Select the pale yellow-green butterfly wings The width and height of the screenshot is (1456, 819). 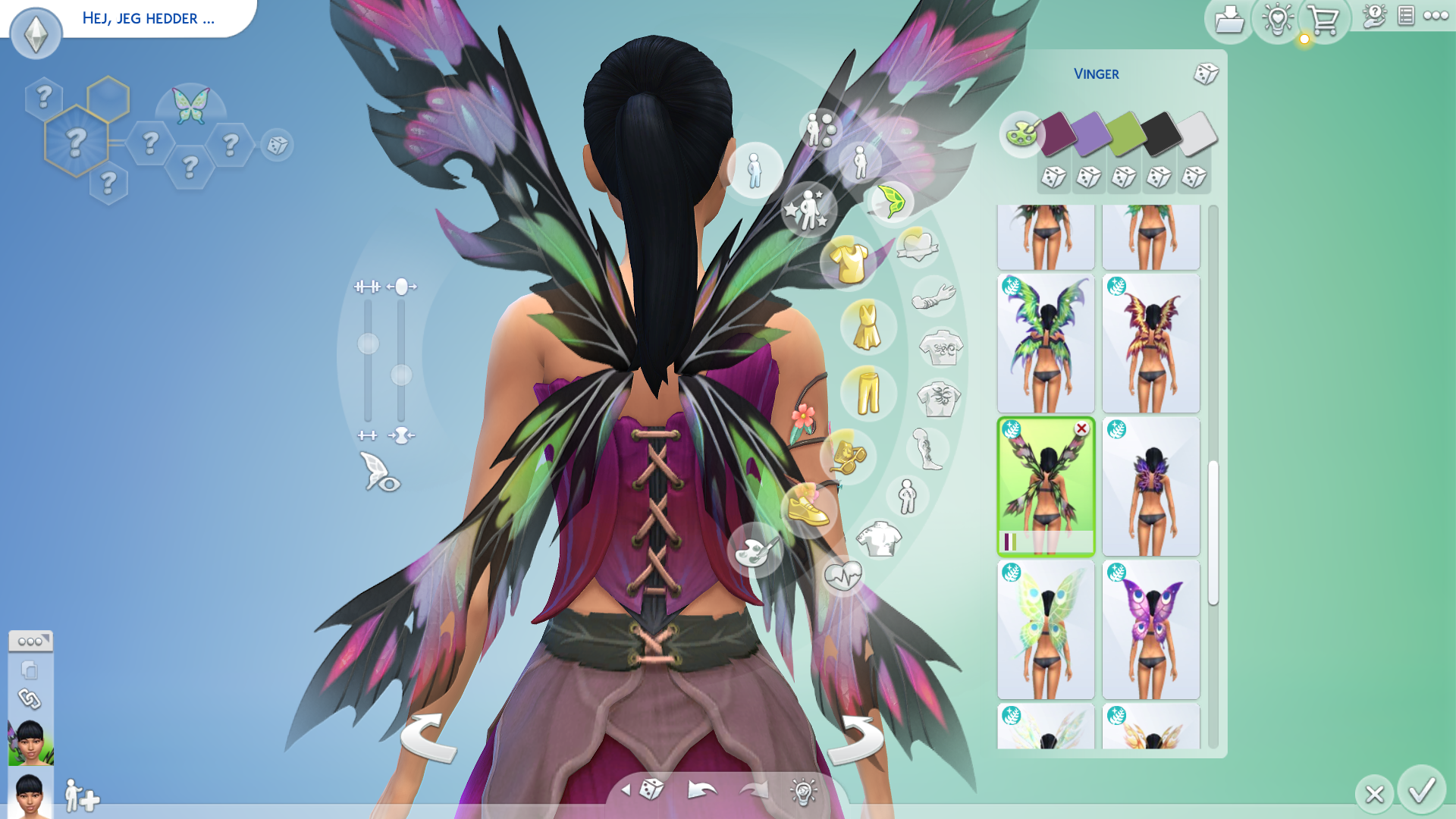(x=1046, y=629)
